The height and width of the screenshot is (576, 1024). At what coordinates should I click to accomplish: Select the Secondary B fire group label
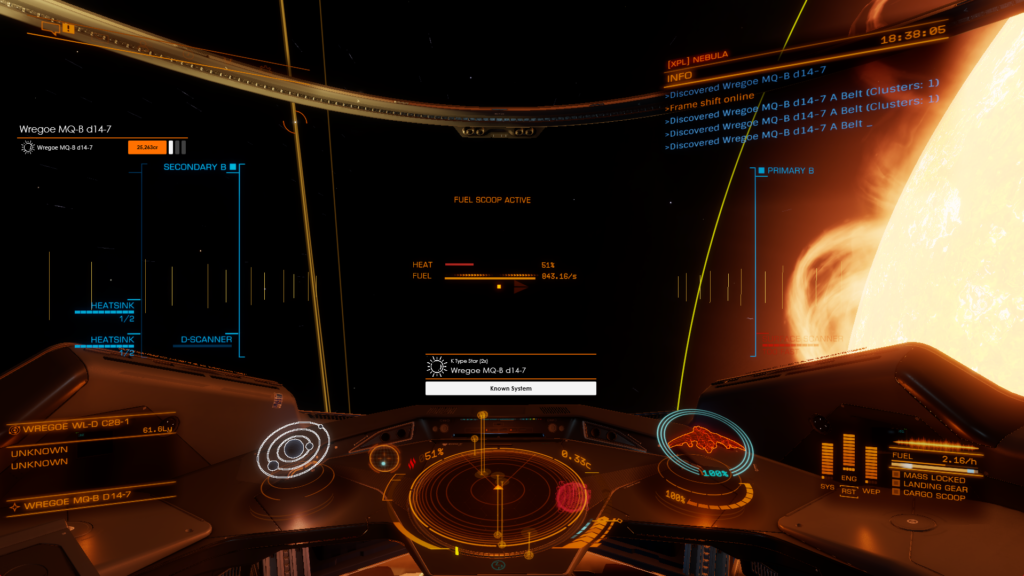tap(195, 167)
